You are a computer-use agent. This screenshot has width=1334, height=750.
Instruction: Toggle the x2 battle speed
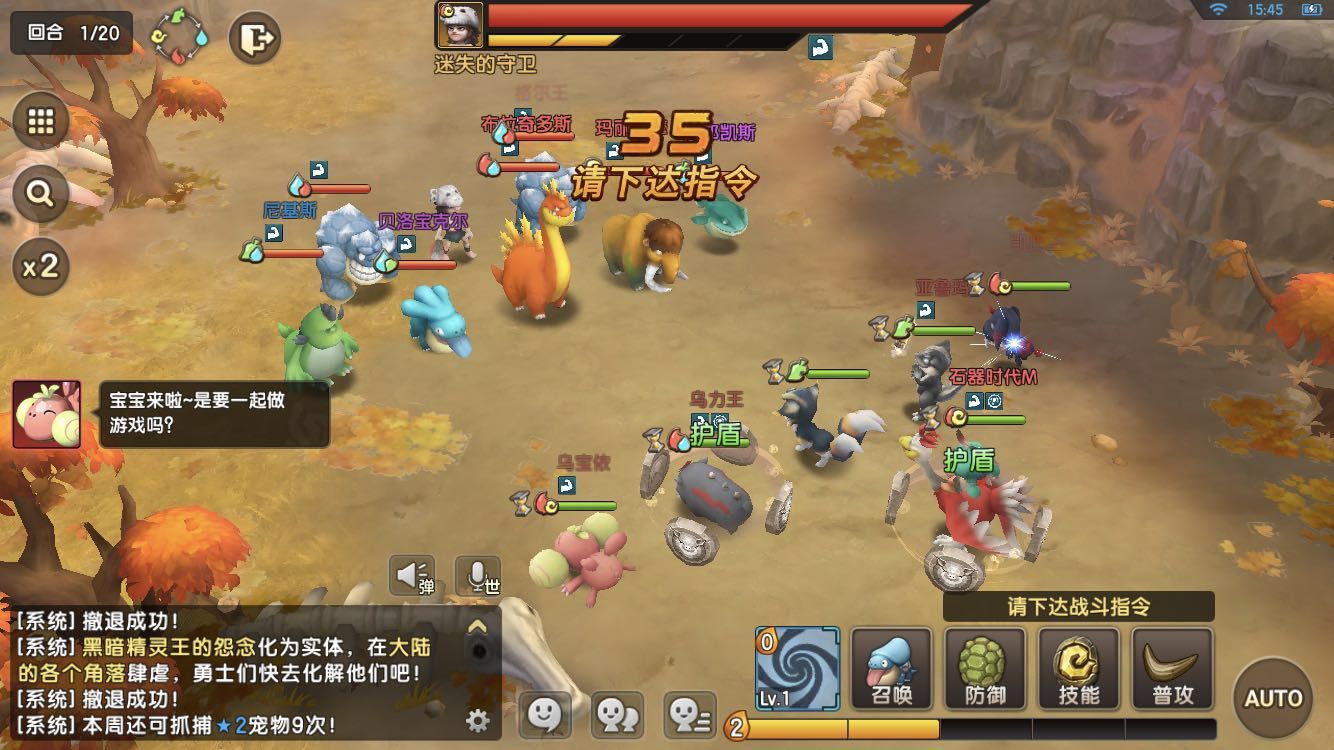point(41,266)
